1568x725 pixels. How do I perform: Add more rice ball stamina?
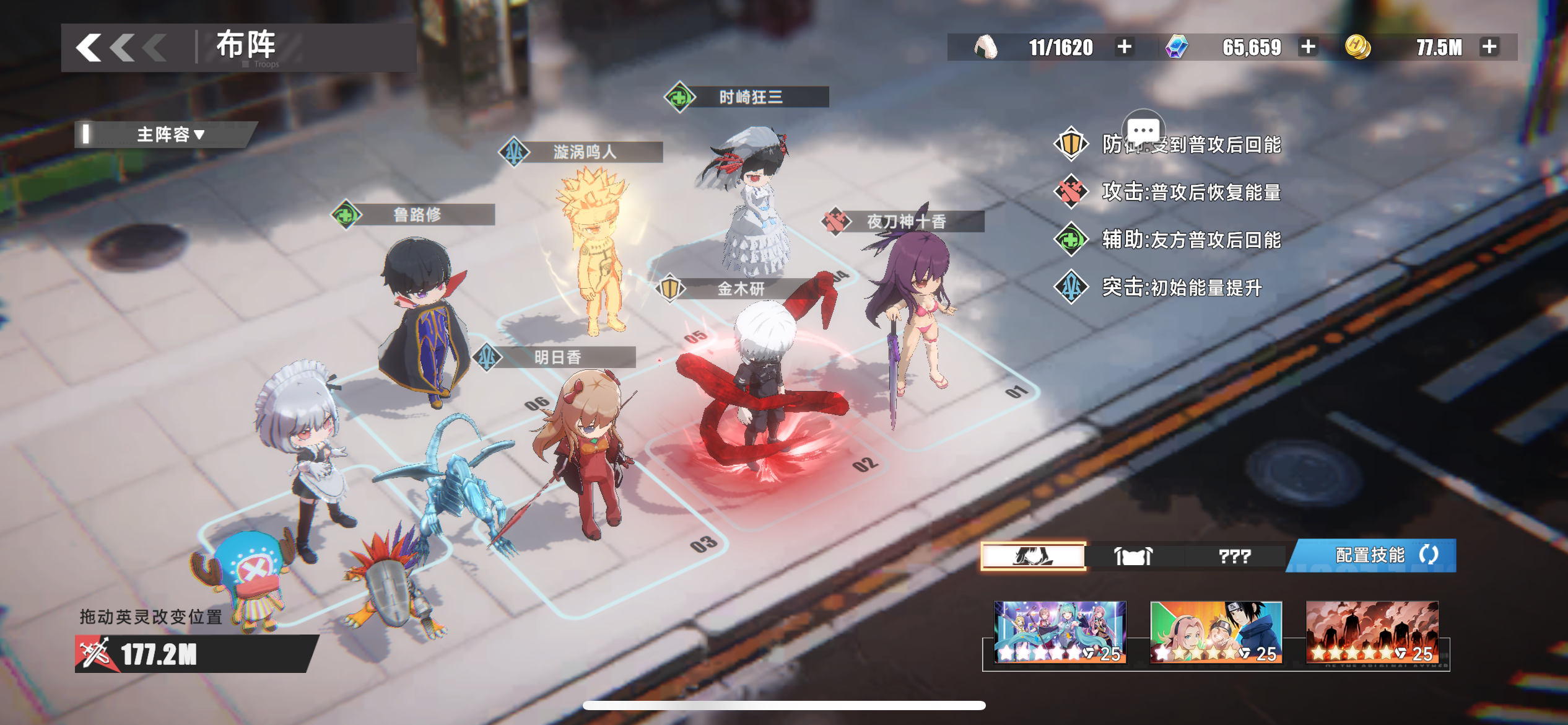[x=1124, y=47]
